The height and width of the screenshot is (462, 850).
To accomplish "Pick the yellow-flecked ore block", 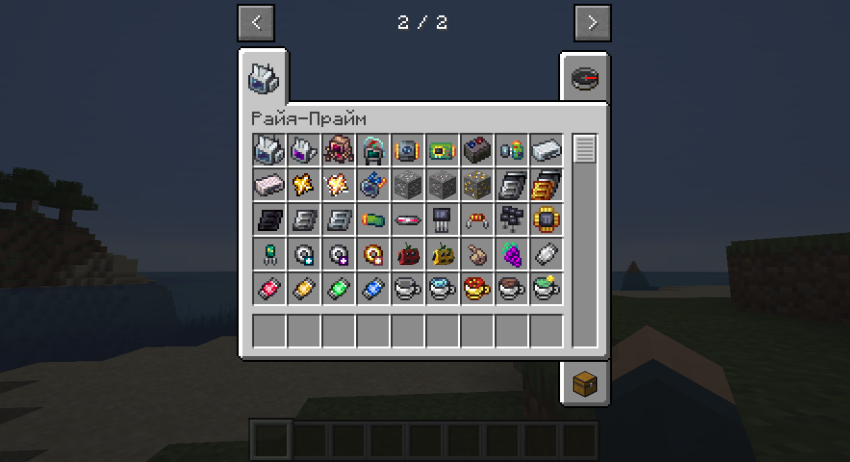I will point(476,185).
